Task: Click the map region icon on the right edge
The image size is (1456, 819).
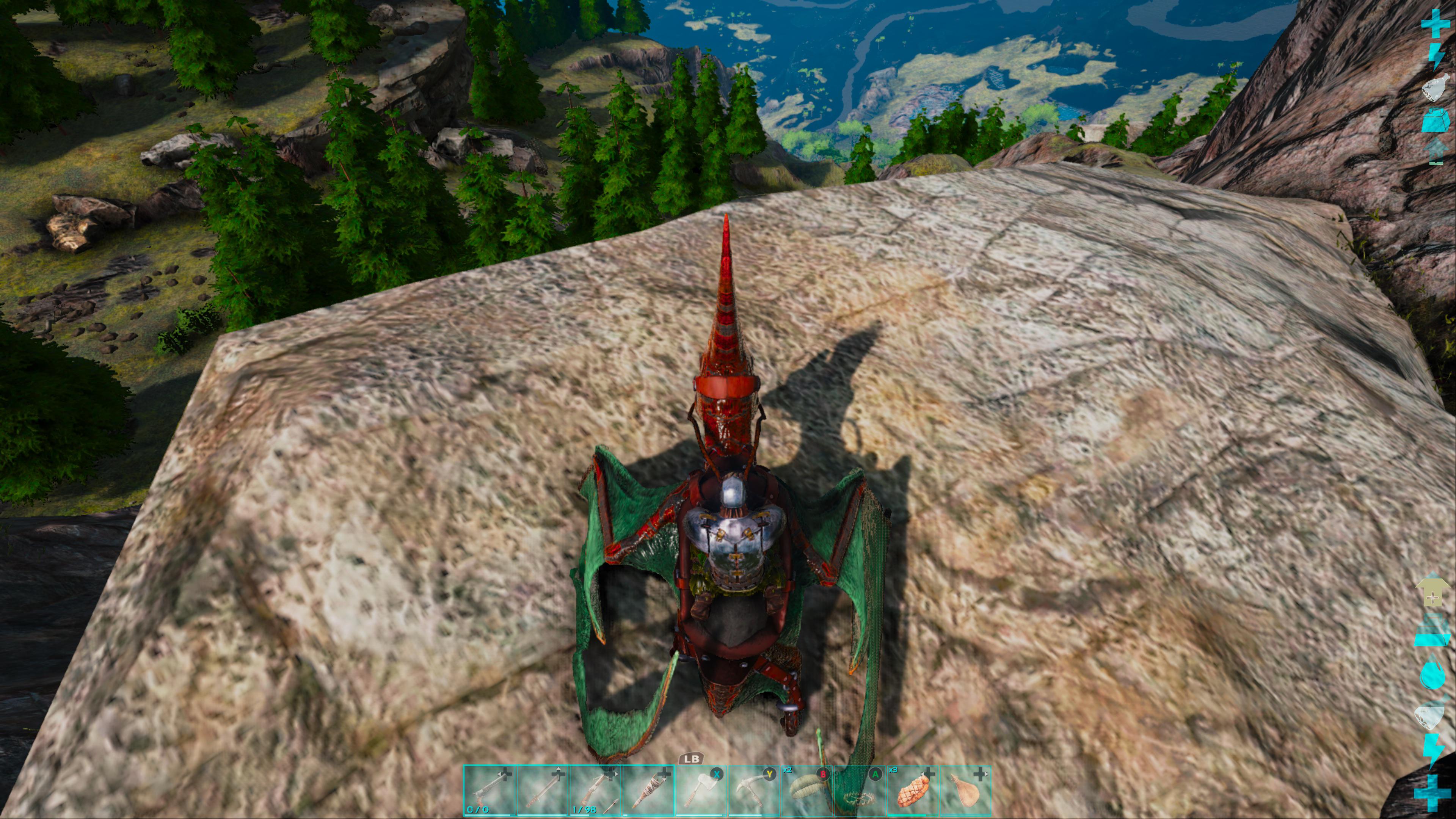Action: (1434, 89)
